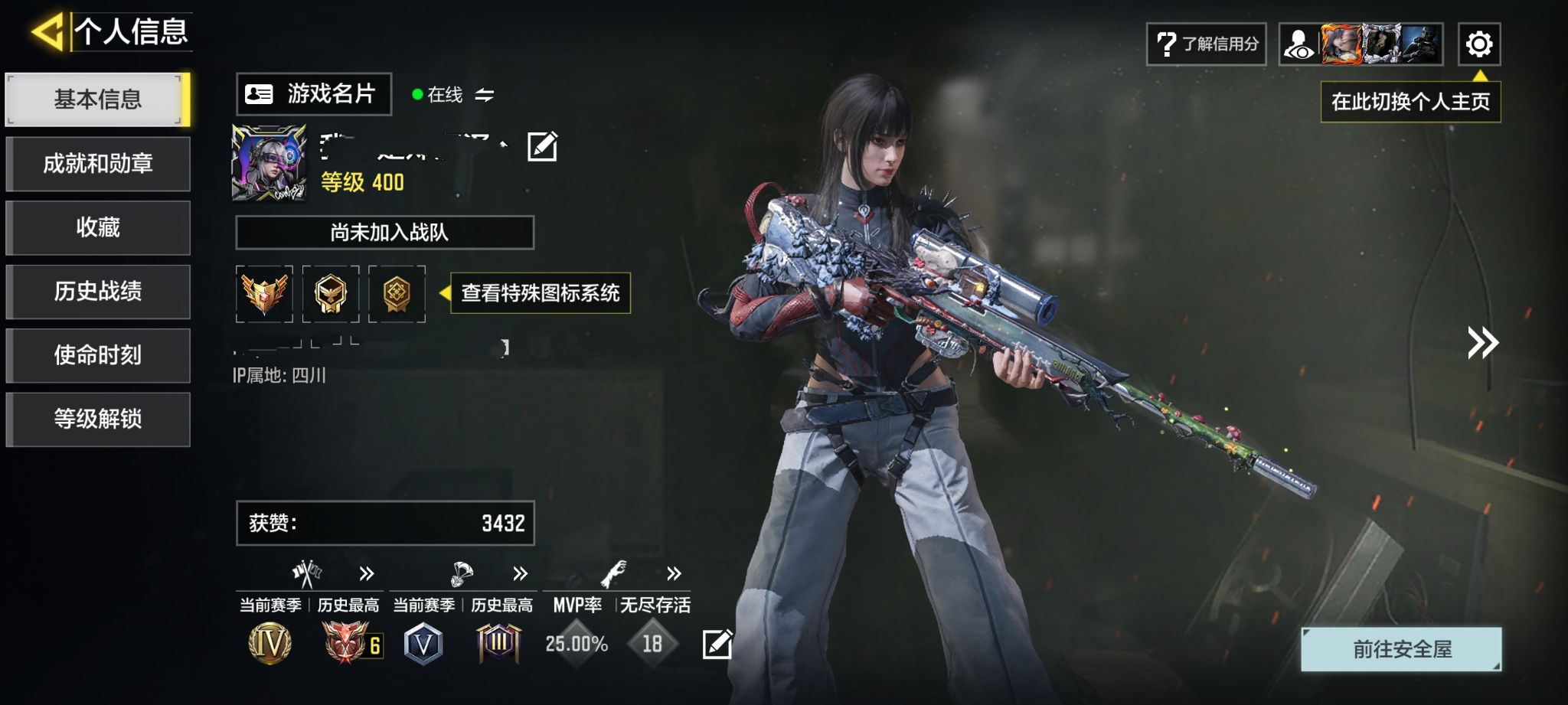The height and width of the screenshot is (705, 1568).
Task: View the 获赞 likes bar
Action: [x=385, y=524]
